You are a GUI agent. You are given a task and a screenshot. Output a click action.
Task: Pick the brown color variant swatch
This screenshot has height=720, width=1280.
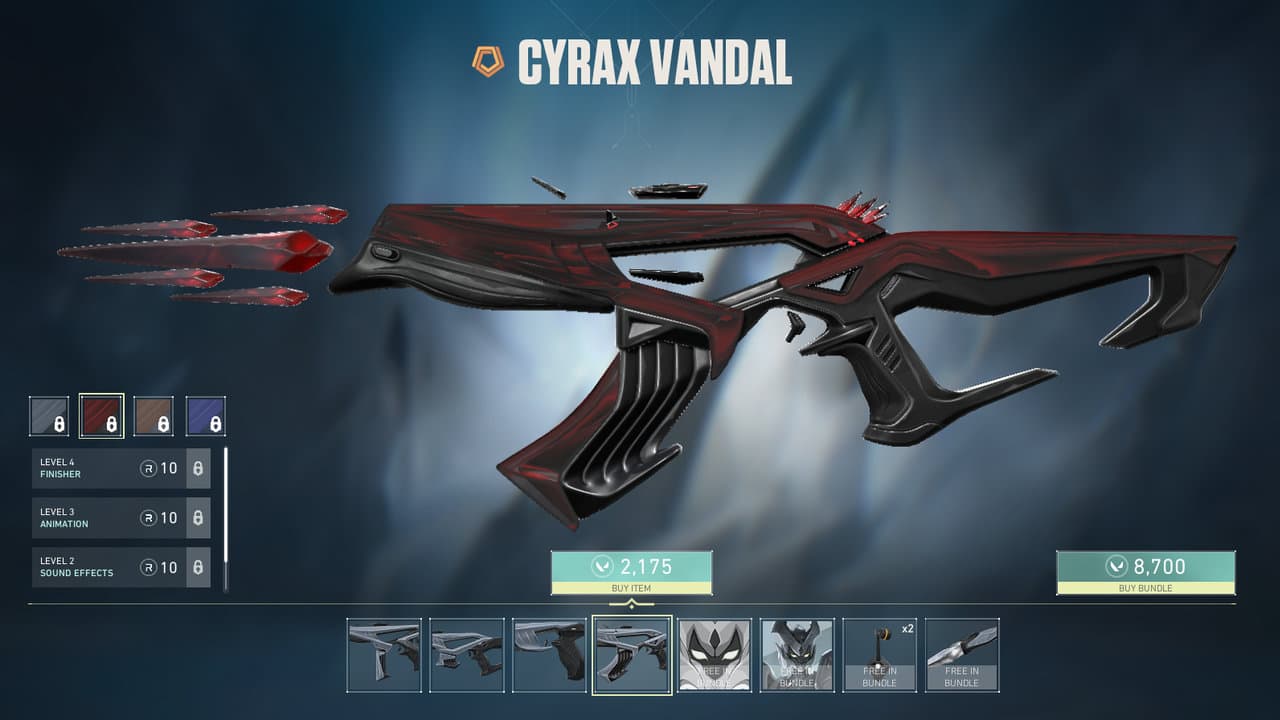153,416
